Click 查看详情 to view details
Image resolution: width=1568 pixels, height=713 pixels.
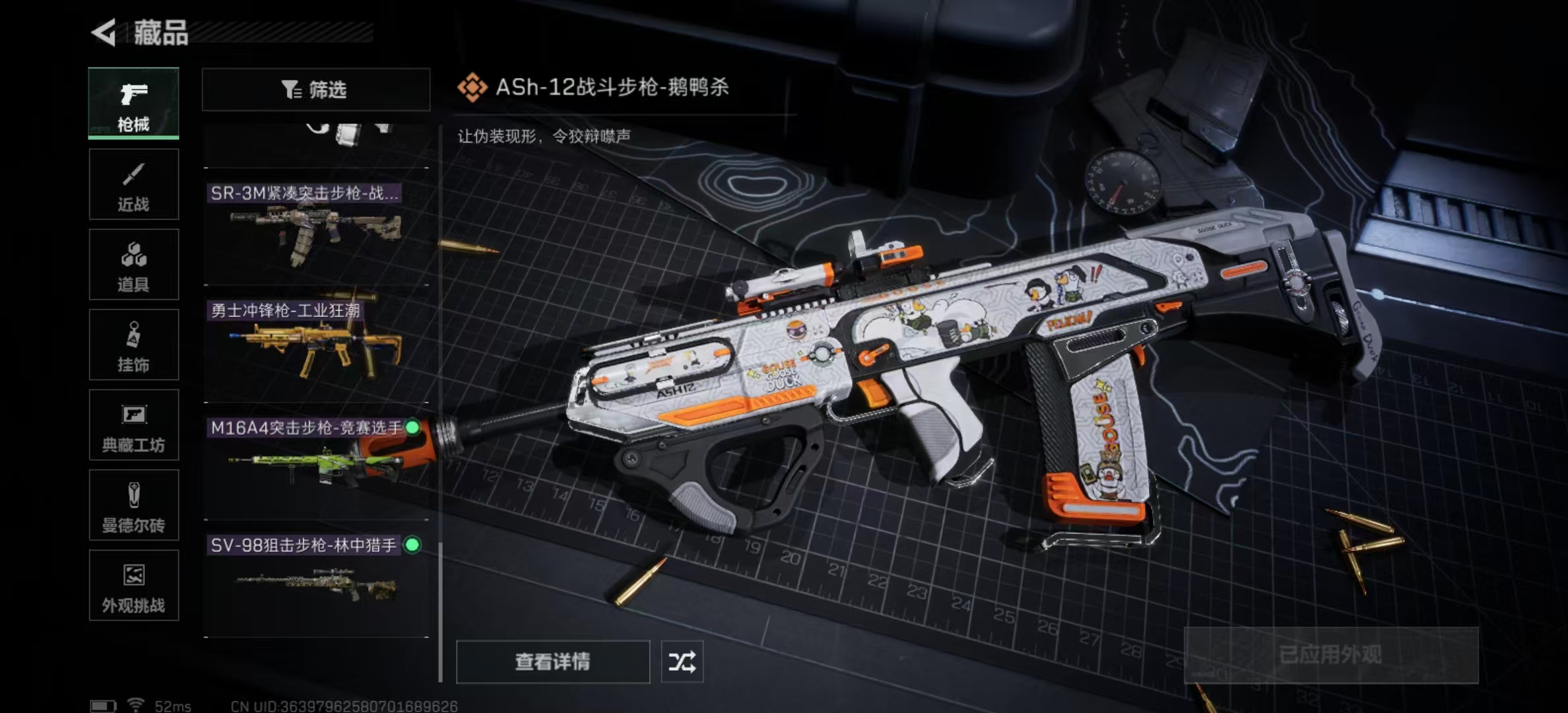pyautogui.click(x=552, y=662)
